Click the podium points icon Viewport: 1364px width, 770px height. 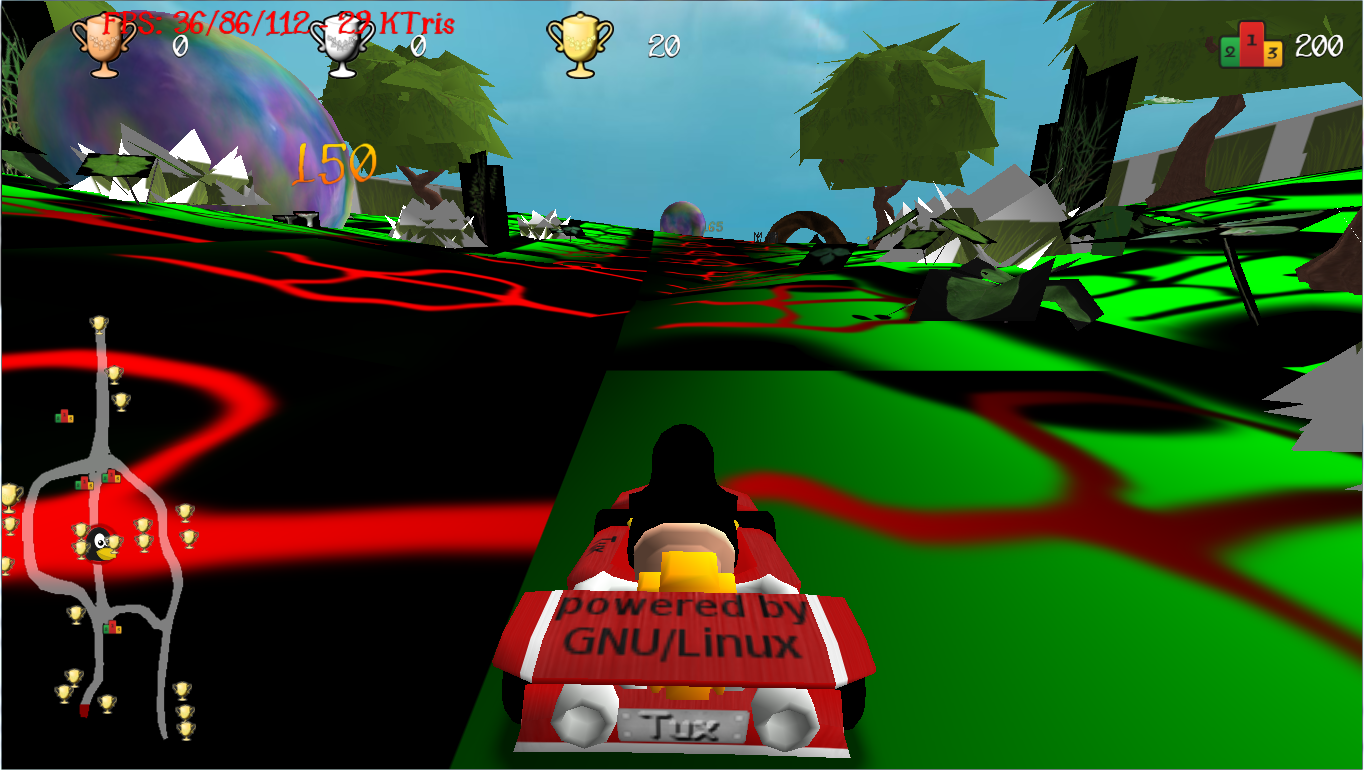tap(1251, 45)
